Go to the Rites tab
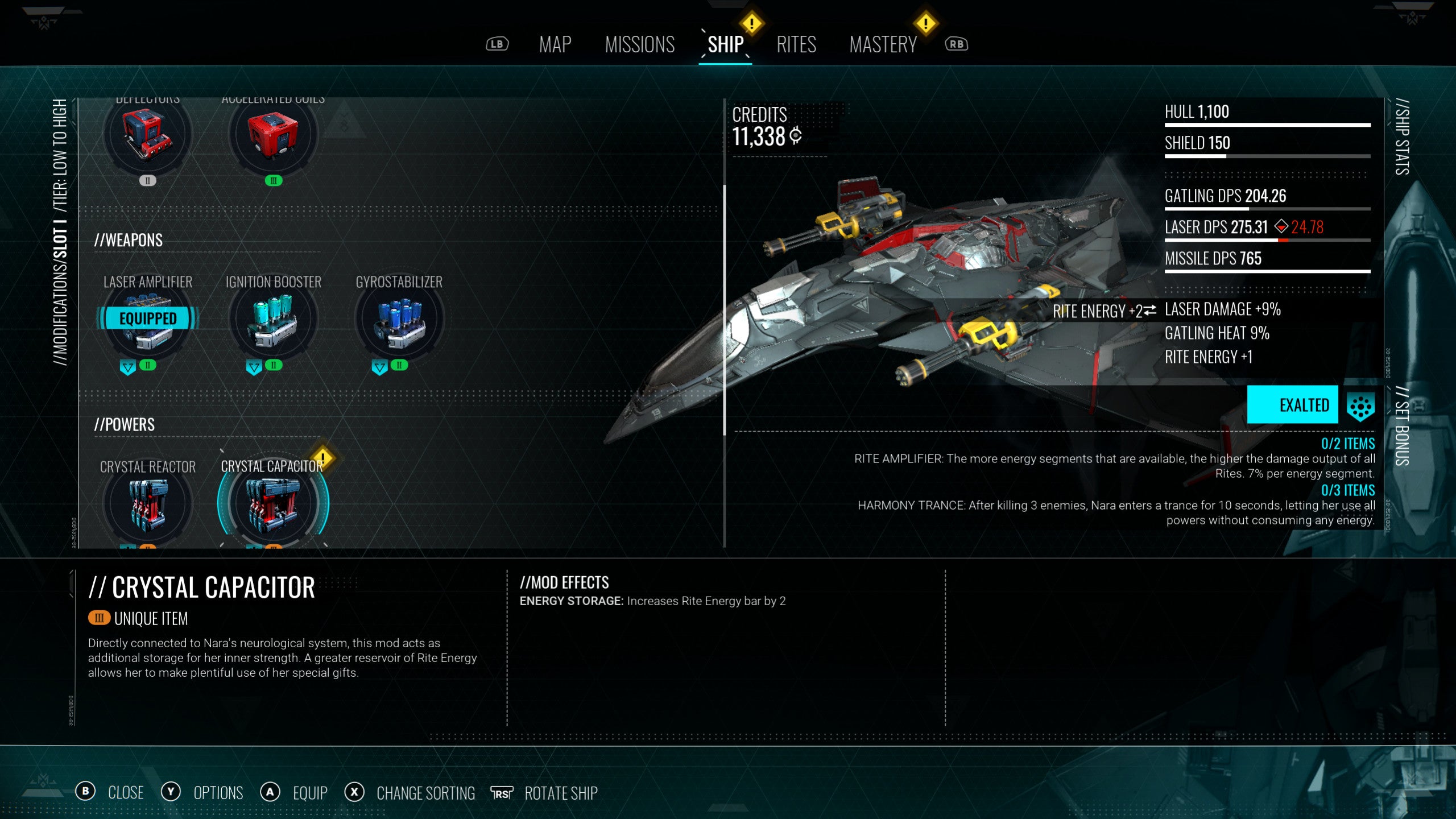1456x819 pixels. point(796,44)
